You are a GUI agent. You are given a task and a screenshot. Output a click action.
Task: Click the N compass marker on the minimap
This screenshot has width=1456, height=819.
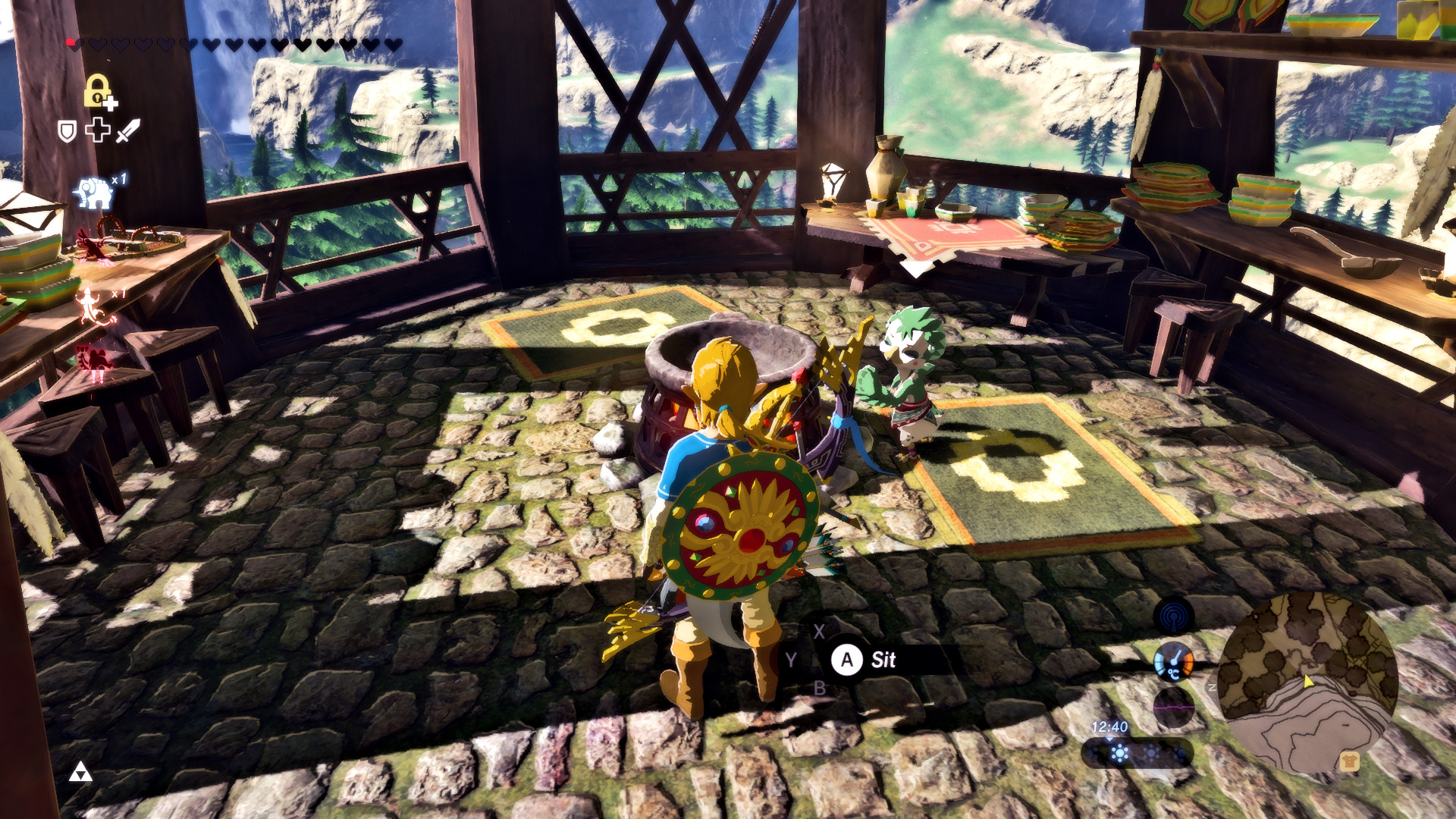[1212, 687]
